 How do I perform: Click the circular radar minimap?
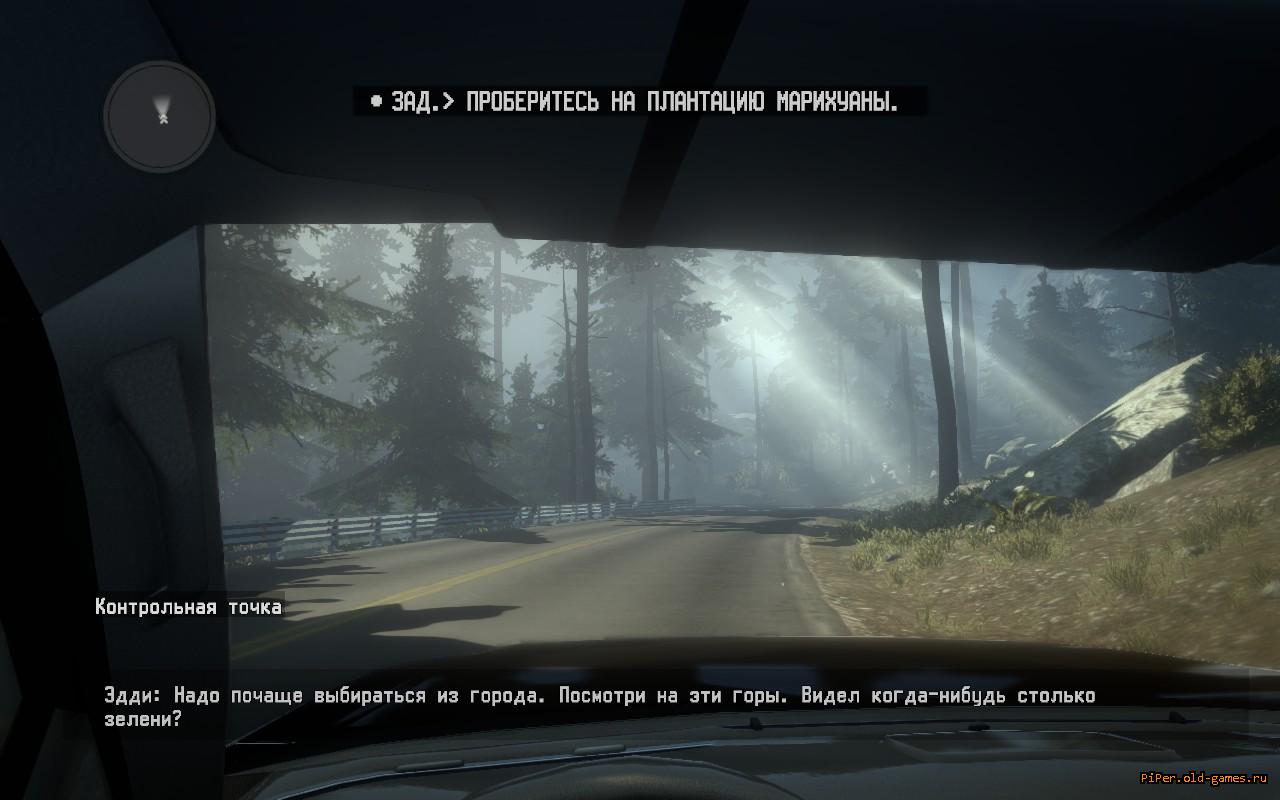pos(160,115)
